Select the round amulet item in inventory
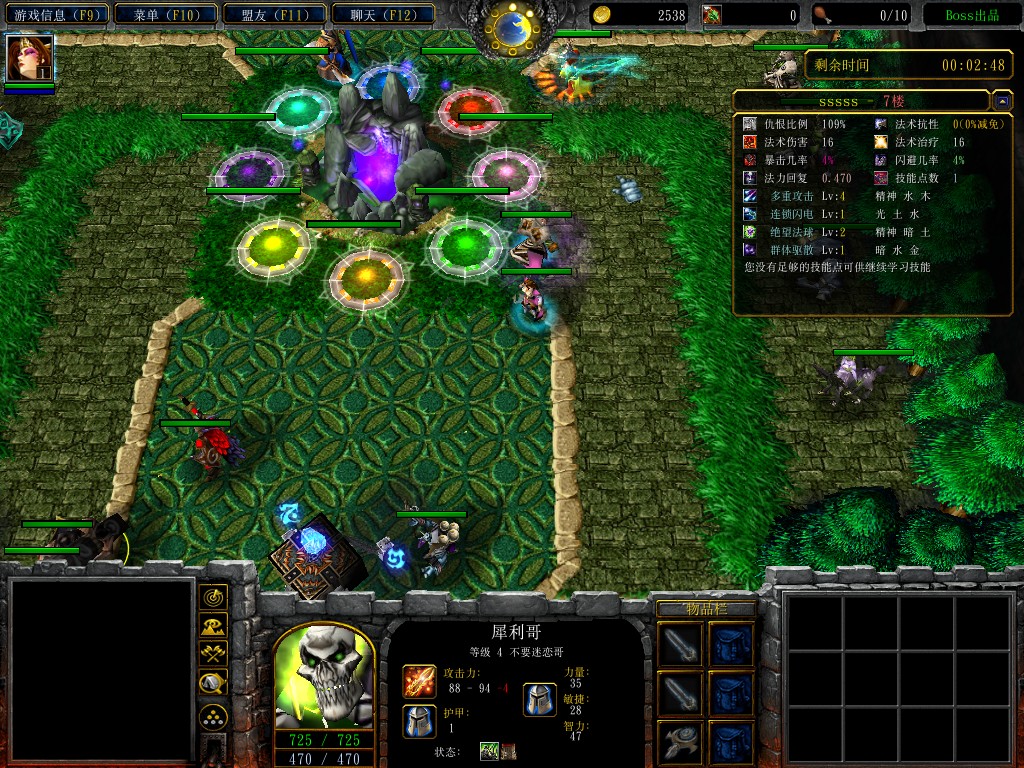This screenshot has height=768, width=1024. coord(680,741)
